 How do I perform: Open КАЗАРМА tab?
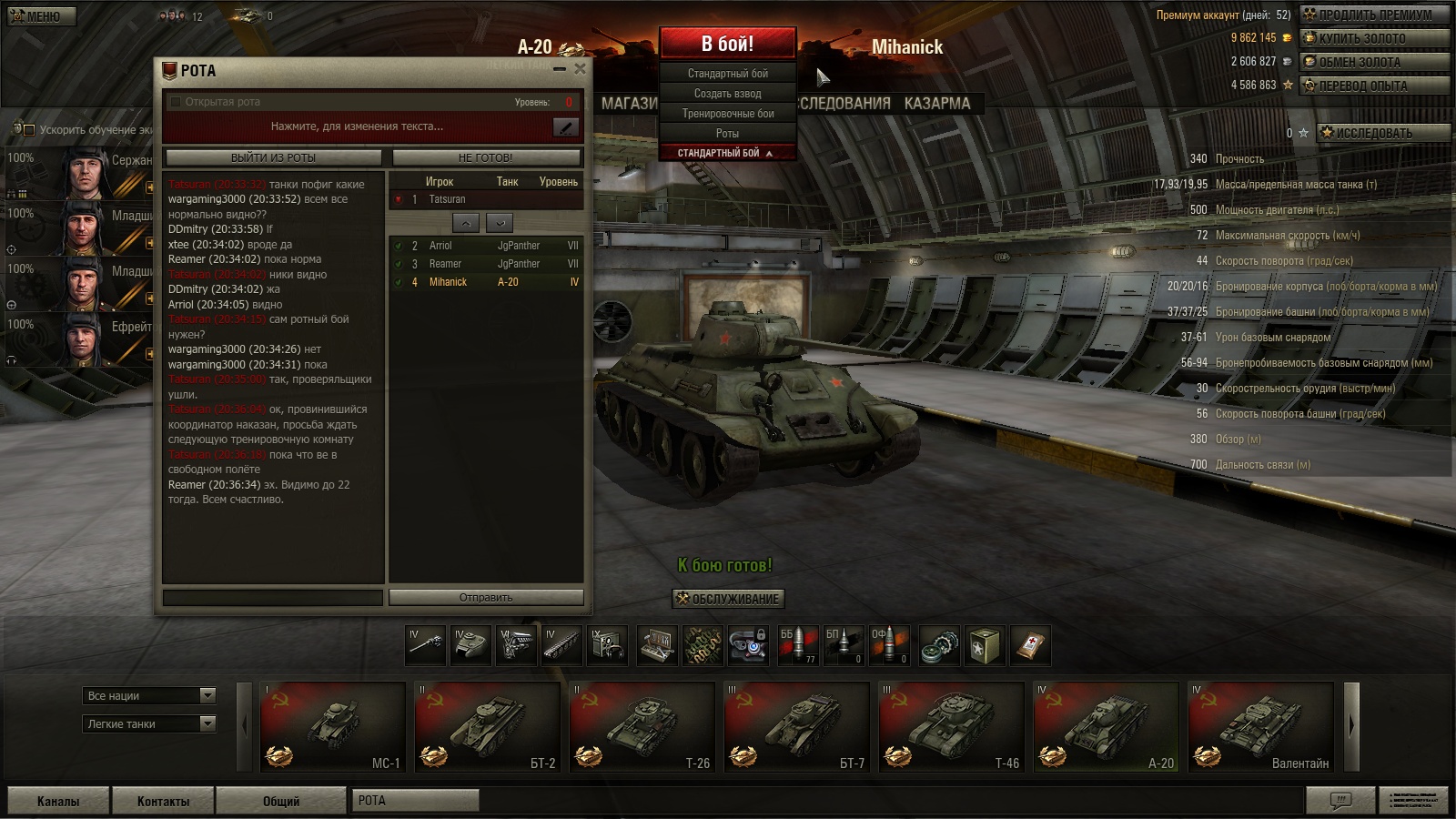pyautogui.click(x=937, y=104)
